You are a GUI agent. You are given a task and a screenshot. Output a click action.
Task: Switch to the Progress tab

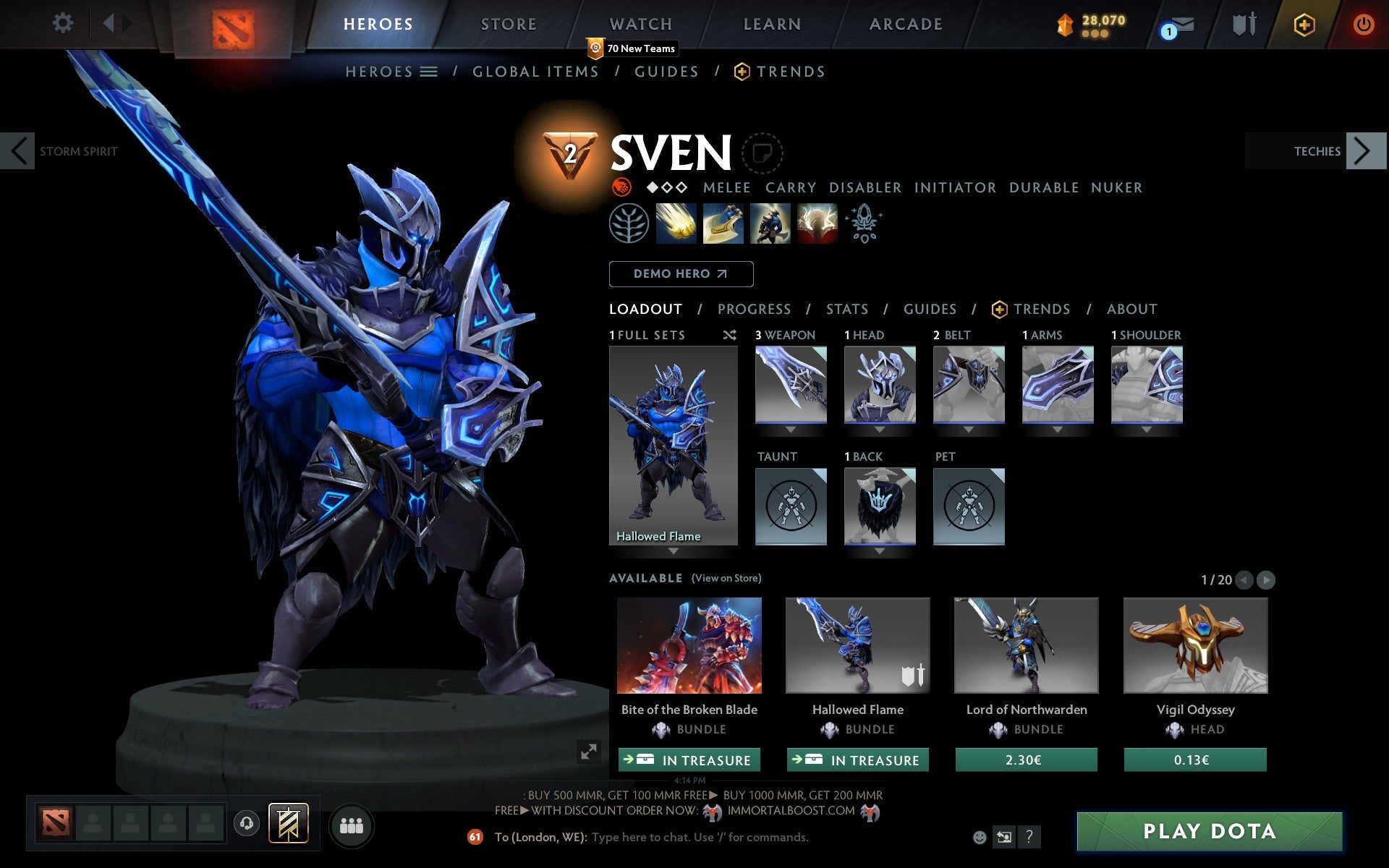pyautogui.click(x=754, y=309)
